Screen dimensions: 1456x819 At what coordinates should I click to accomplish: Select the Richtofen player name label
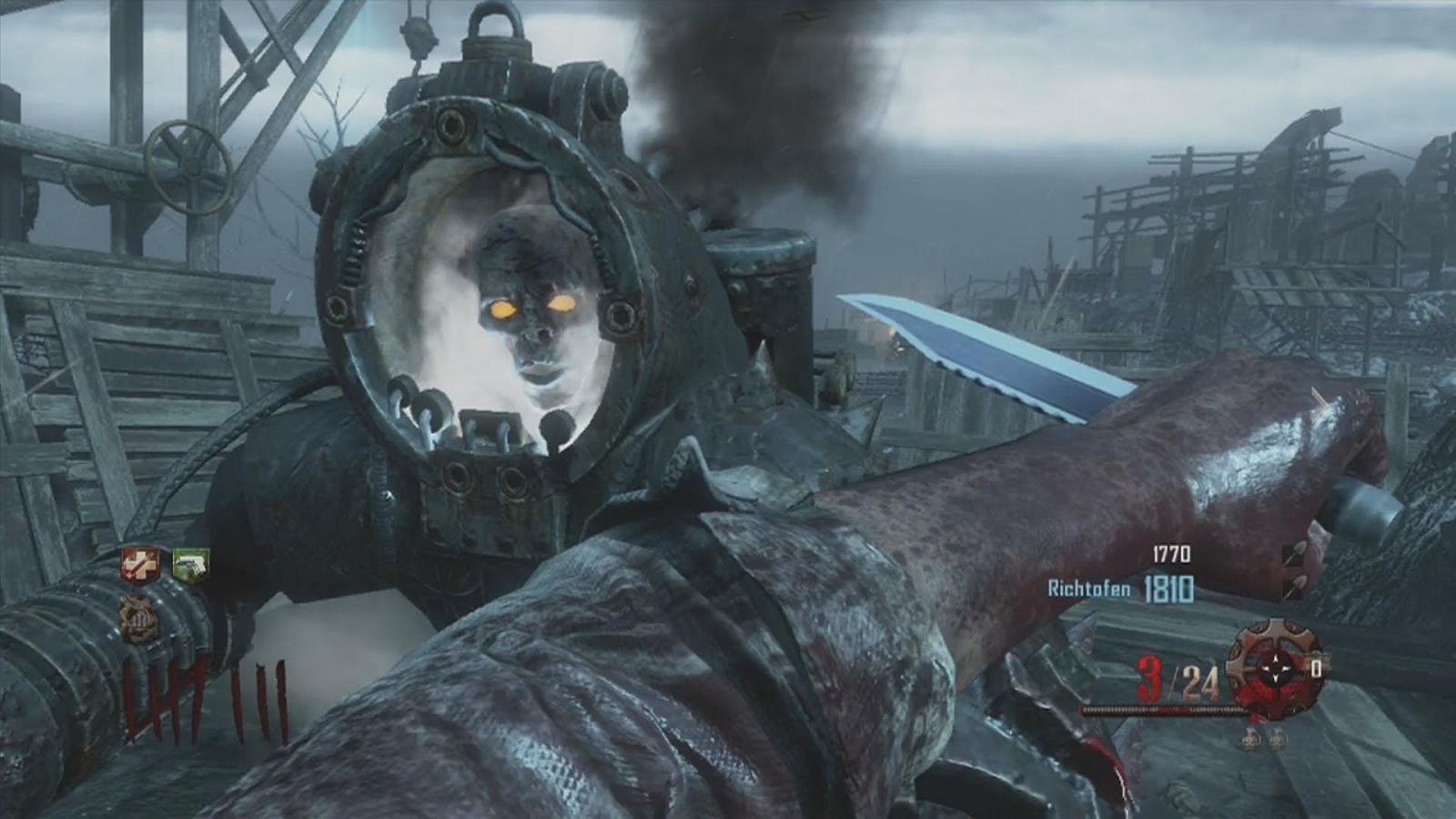click(1088, 588)
